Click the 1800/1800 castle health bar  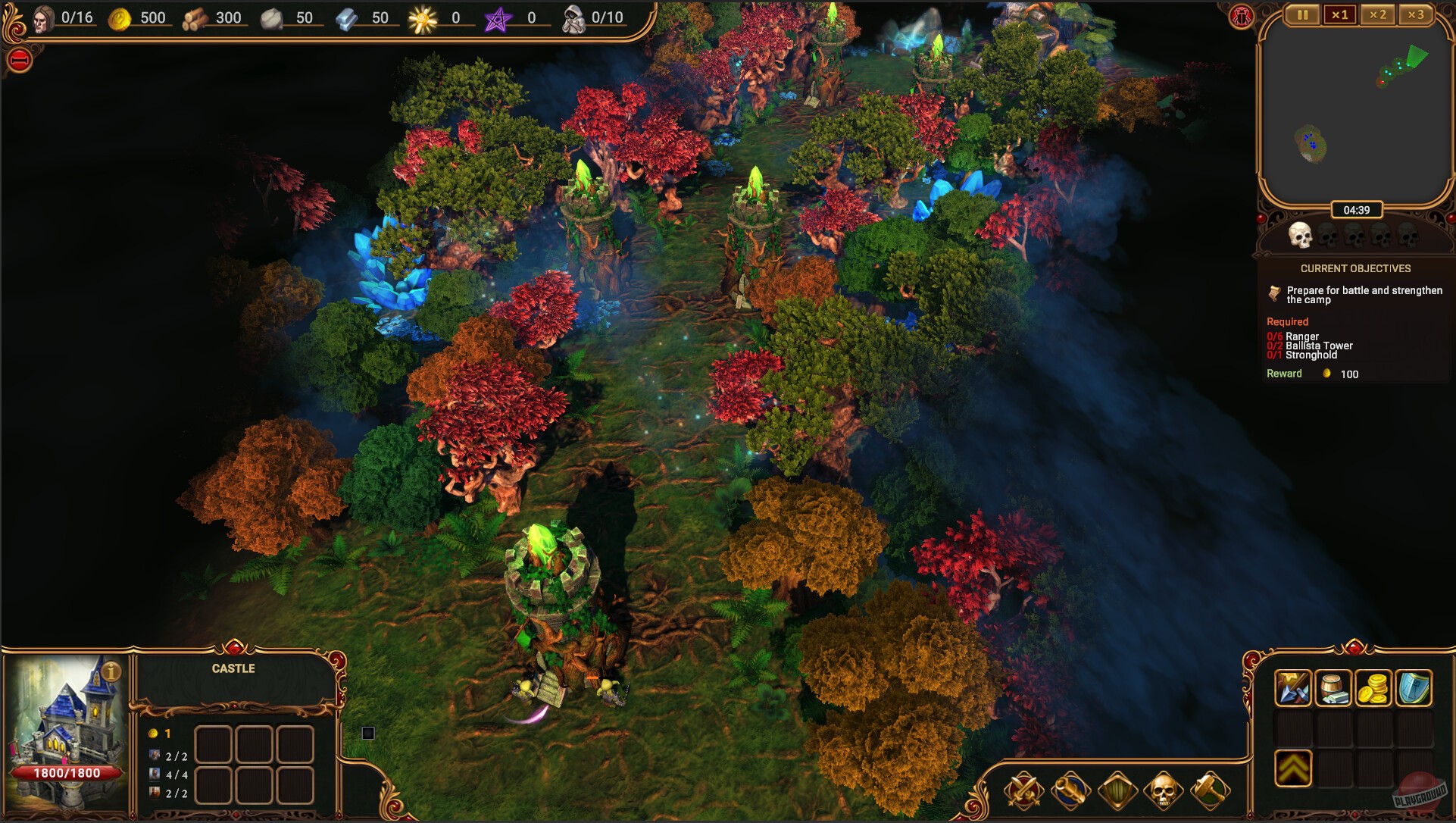click(66, 773)
